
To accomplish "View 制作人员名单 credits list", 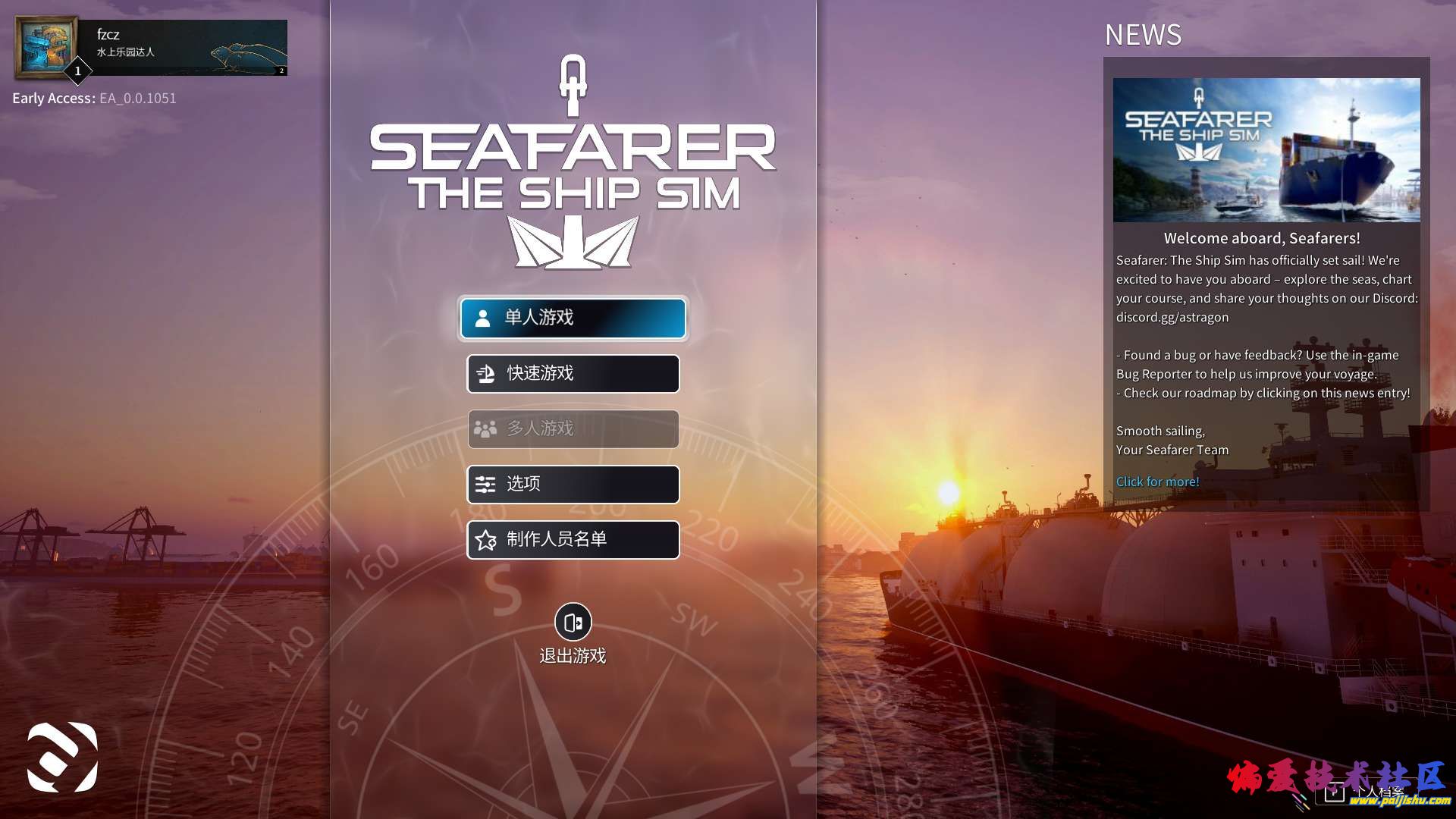I will click(573, 539).
